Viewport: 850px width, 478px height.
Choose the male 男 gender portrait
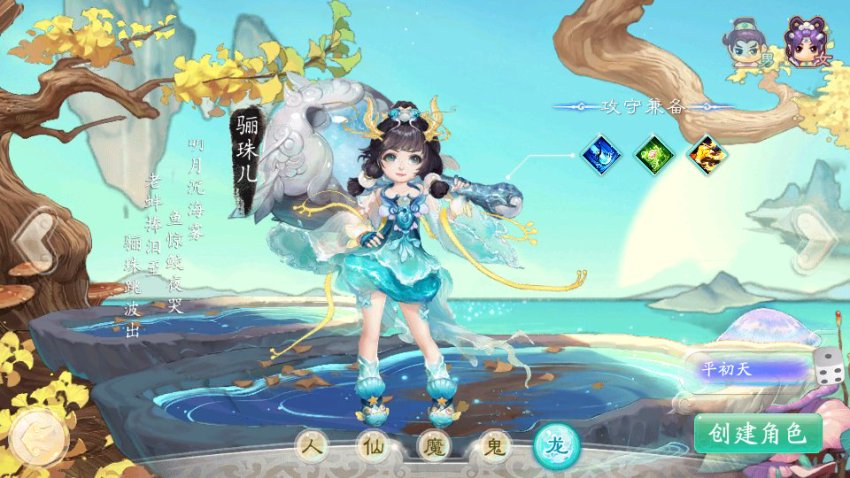(x=747, y=43)
